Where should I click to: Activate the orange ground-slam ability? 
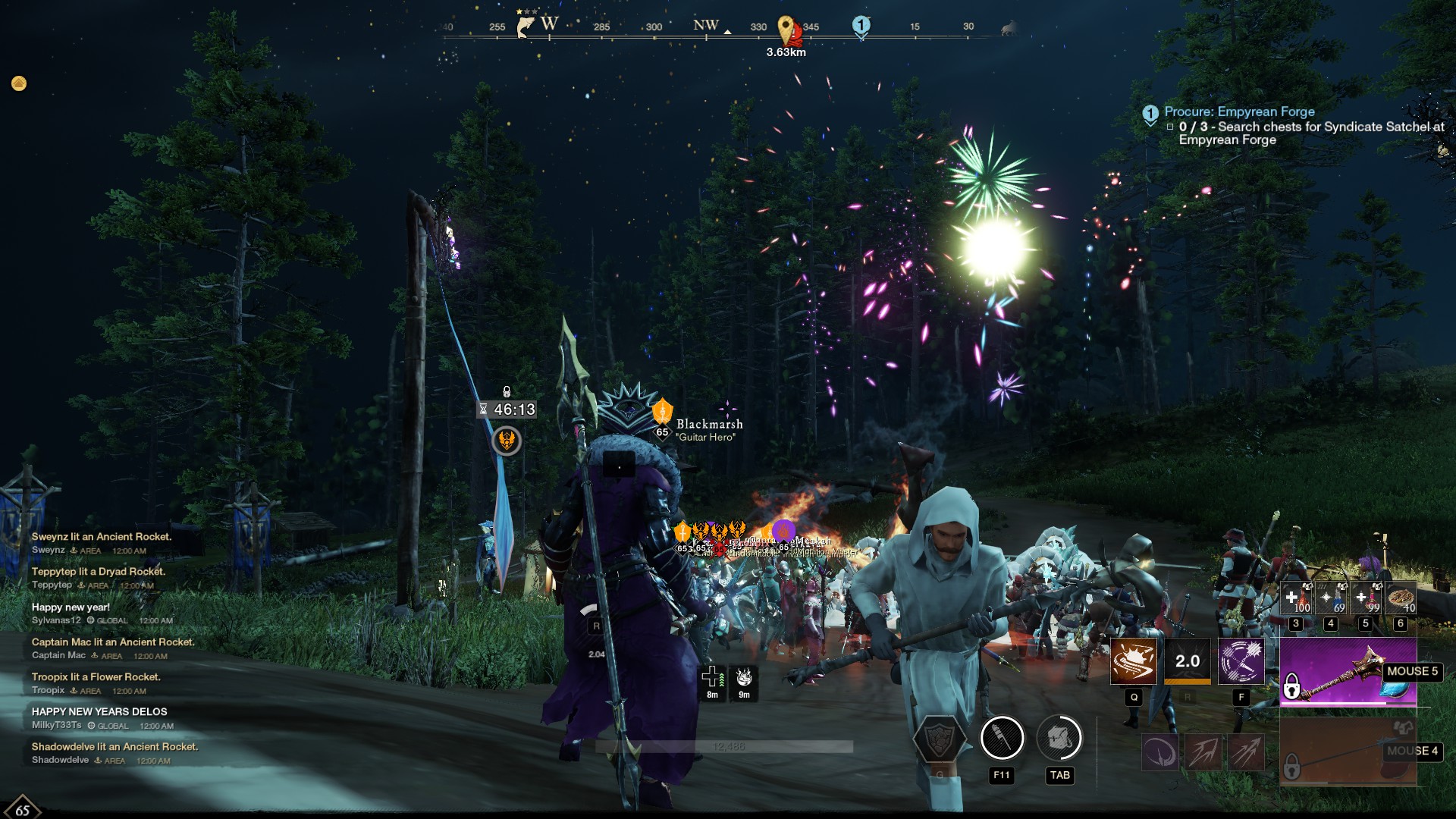1134,661
